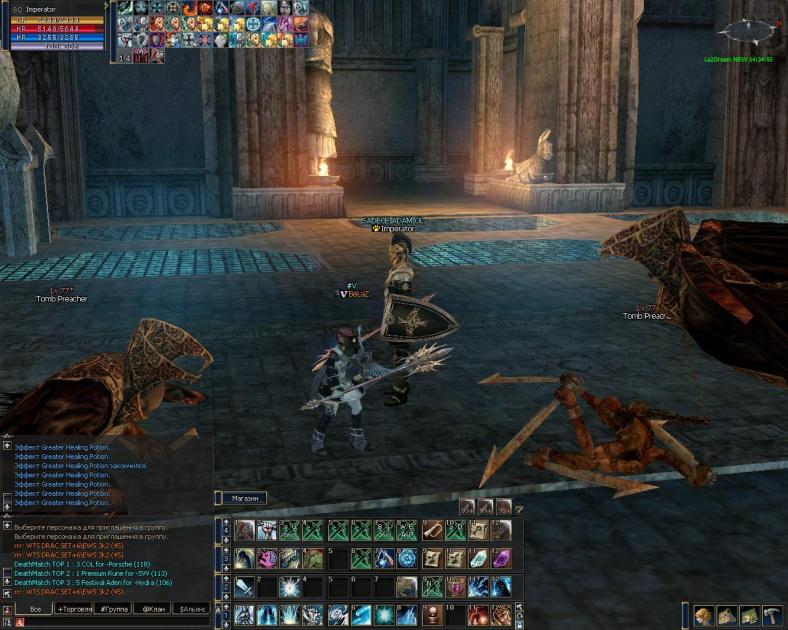Image resolution: width=788 pixels, height=630 pixels.
Task: Open the Магазин shop button
Action: [x=242, y=498]
